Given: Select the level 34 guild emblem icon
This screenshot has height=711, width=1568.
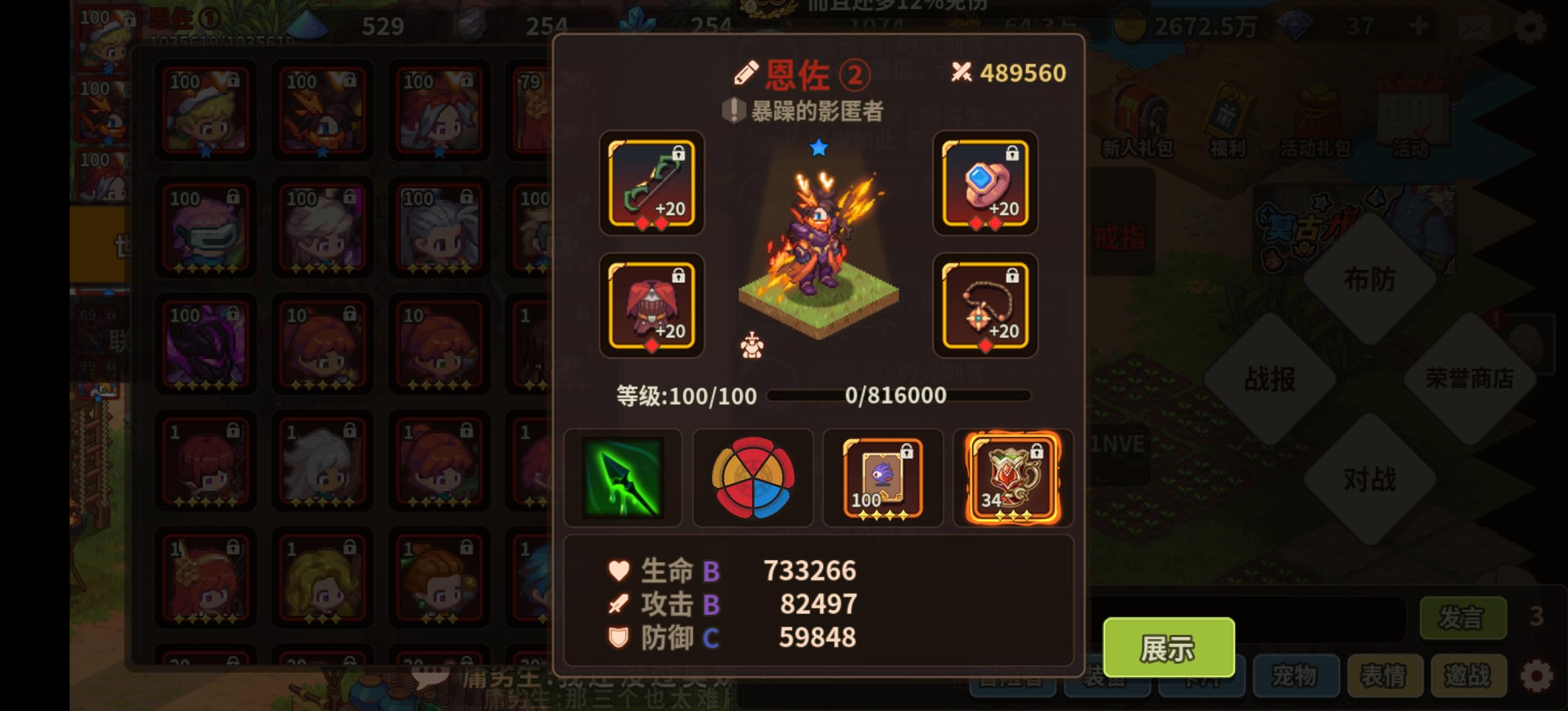Looking at the screenshot, I should [1012, 478].
